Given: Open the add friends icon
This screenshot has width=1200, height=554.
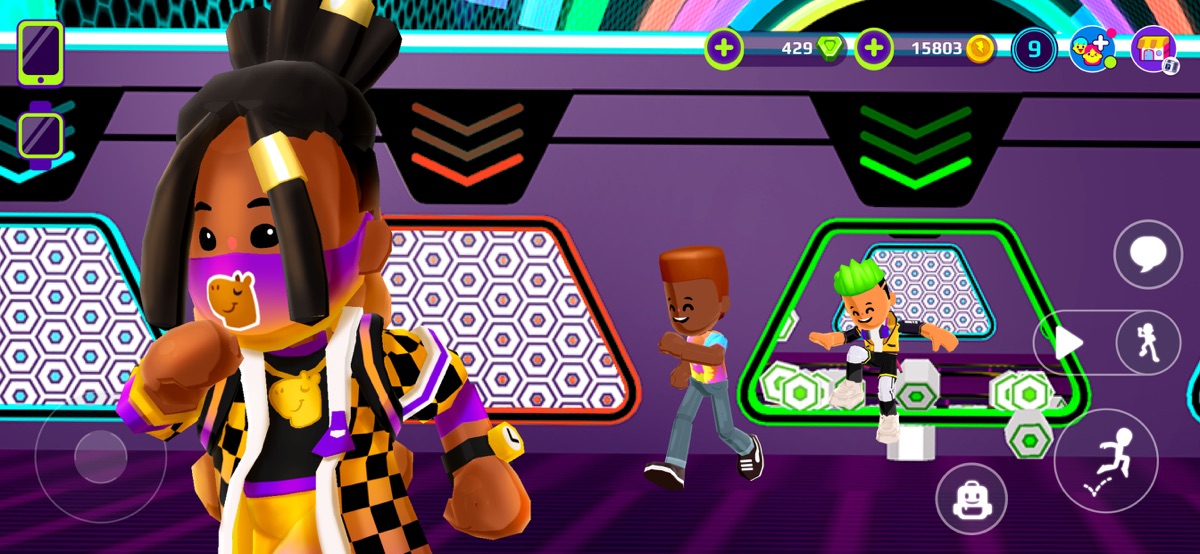Looking at the screenshot, I should 1092,49.
